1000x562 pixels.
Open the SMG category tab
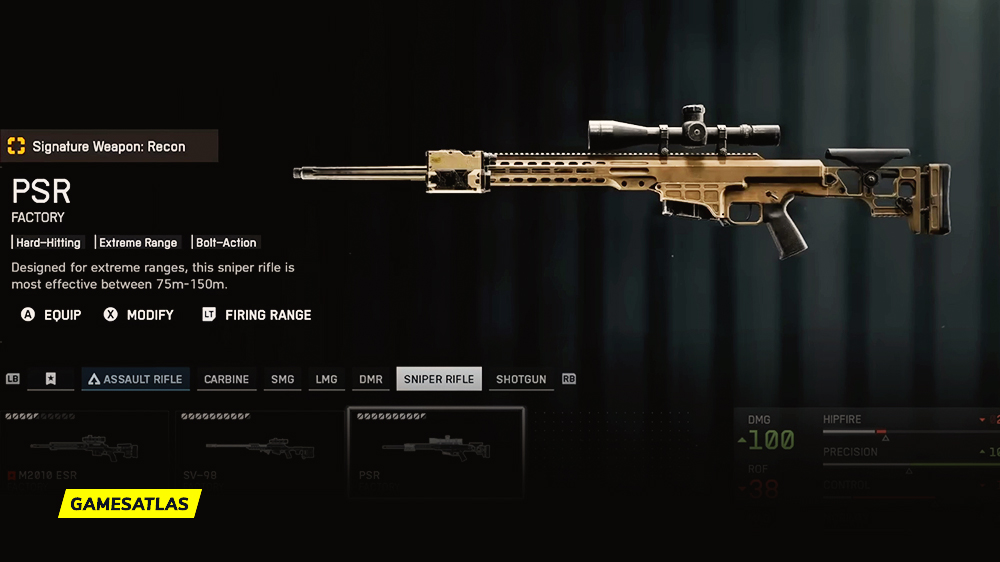(x=283, y=380)
